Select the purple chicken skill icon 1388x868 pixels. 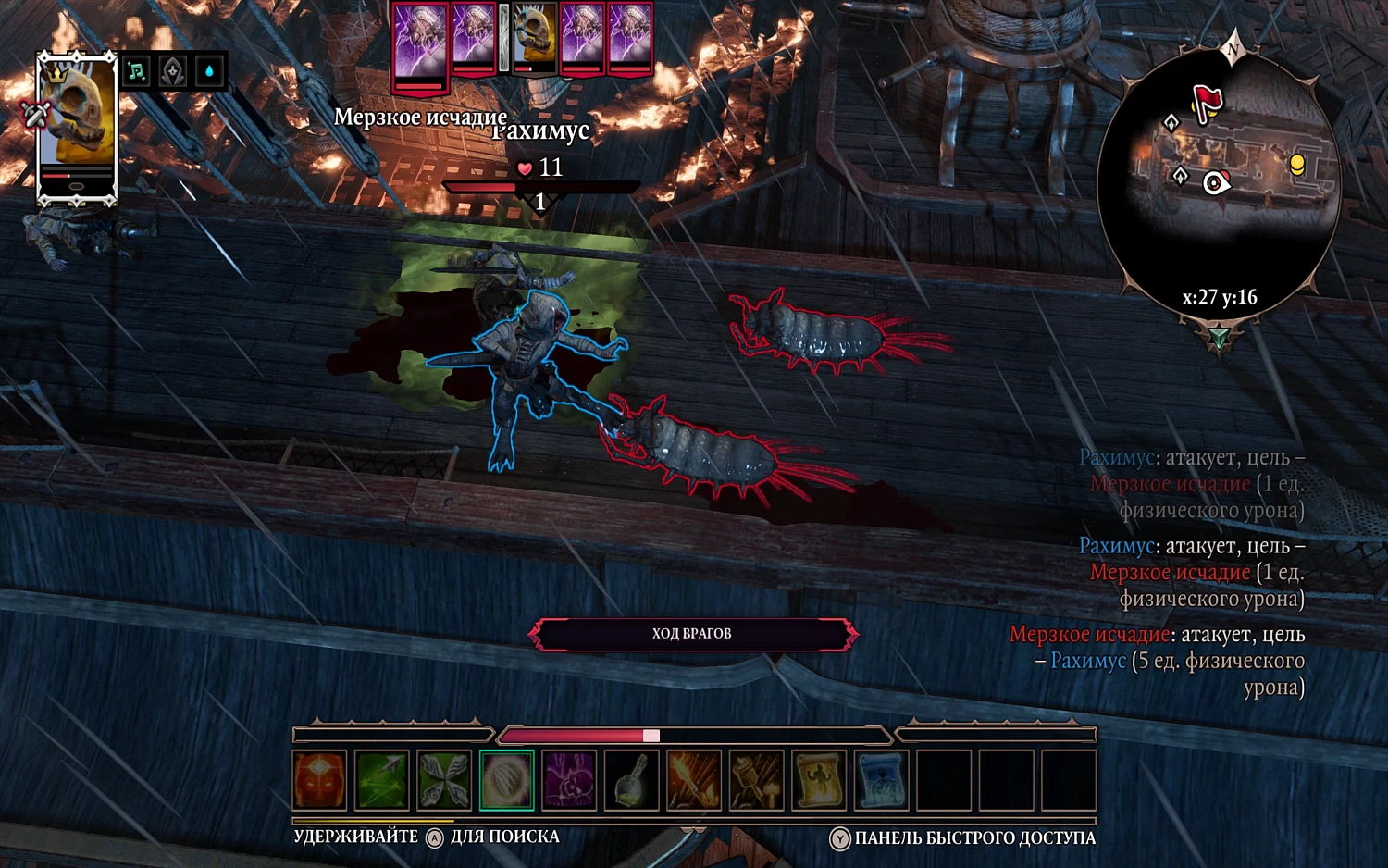coord(568,778)
